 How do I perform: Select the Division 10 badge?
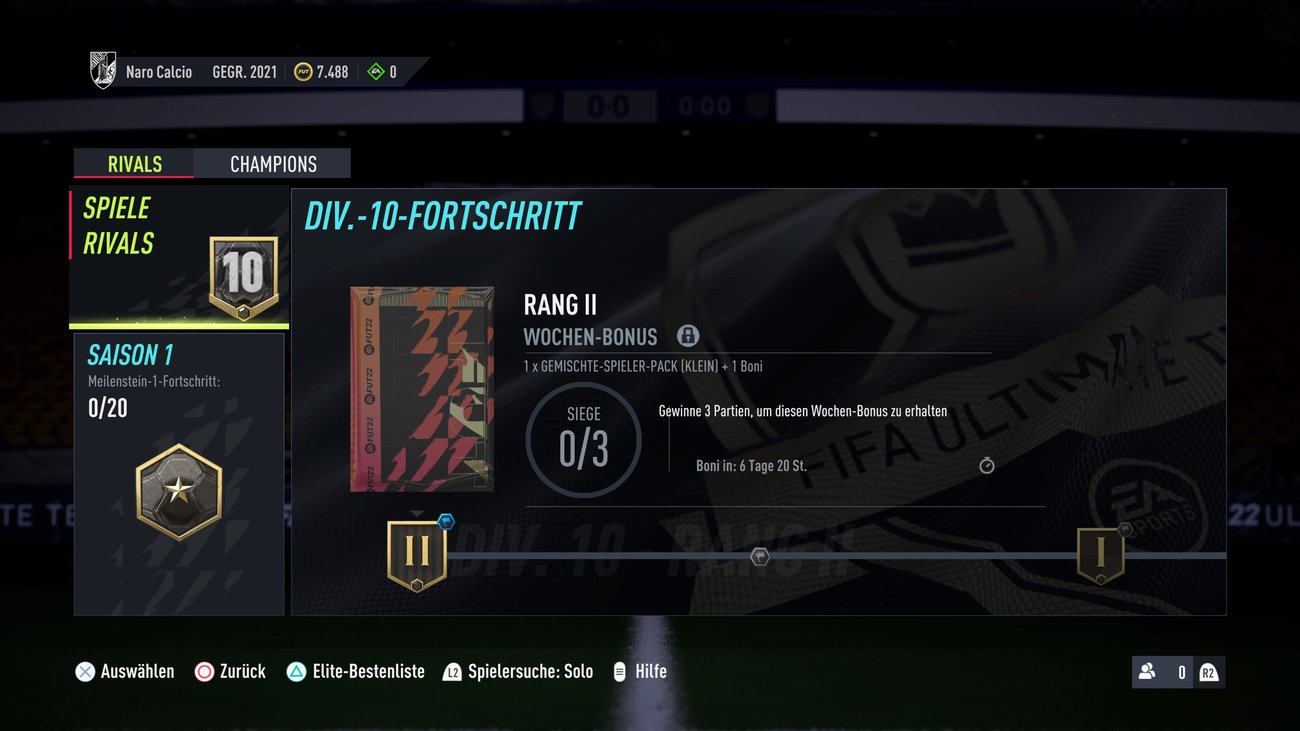(x=243, y=271)
